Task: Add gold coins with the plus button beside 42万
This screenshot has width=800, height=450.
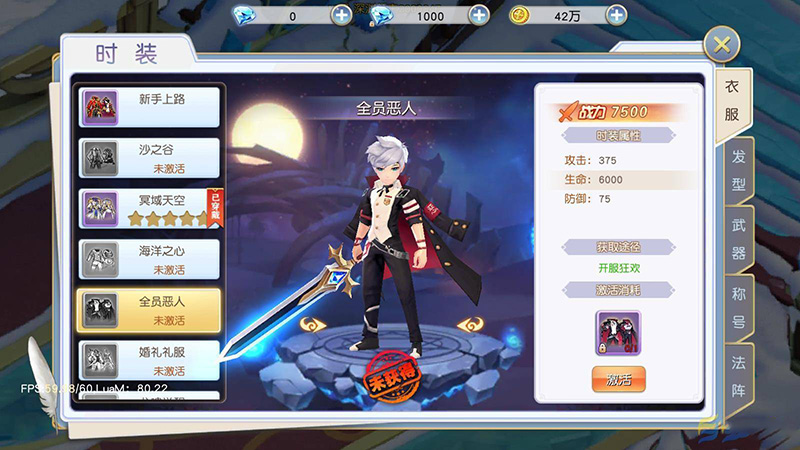Action: click(x=617, y=15)
